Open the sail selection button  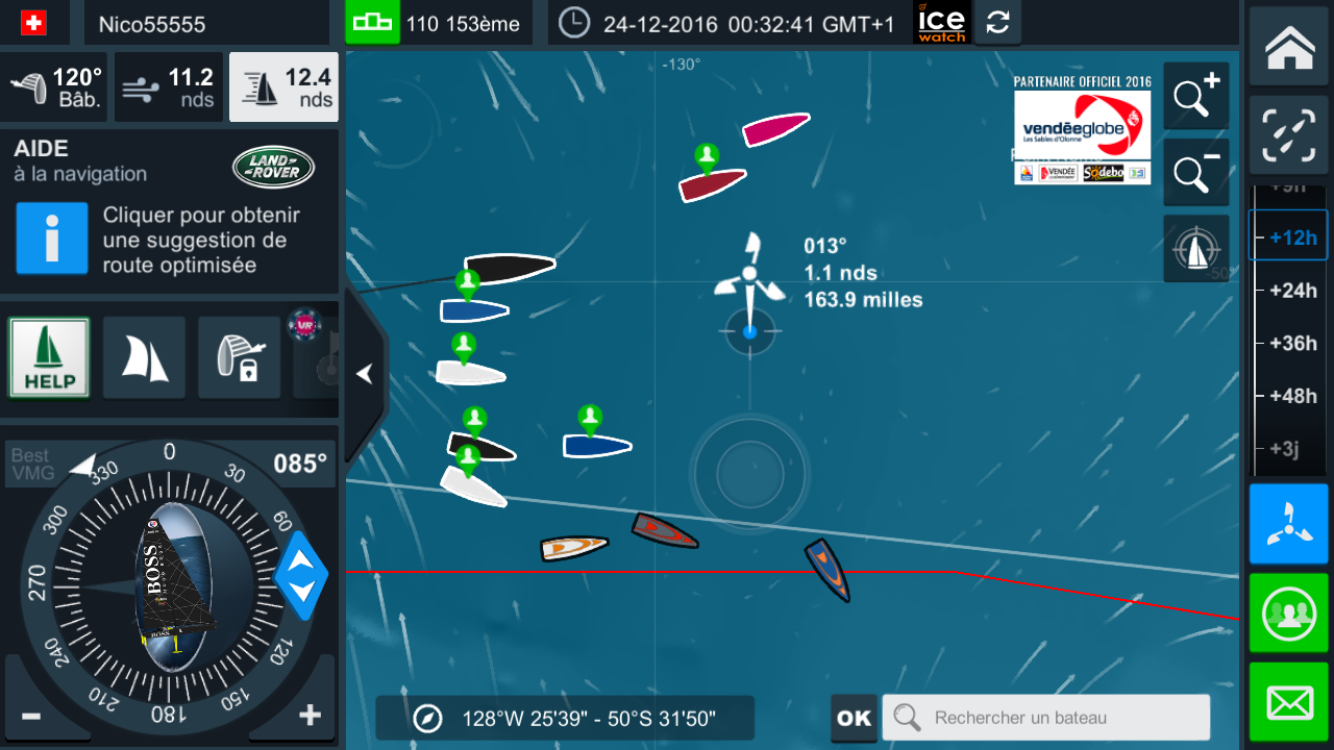(x=144, y=358)
